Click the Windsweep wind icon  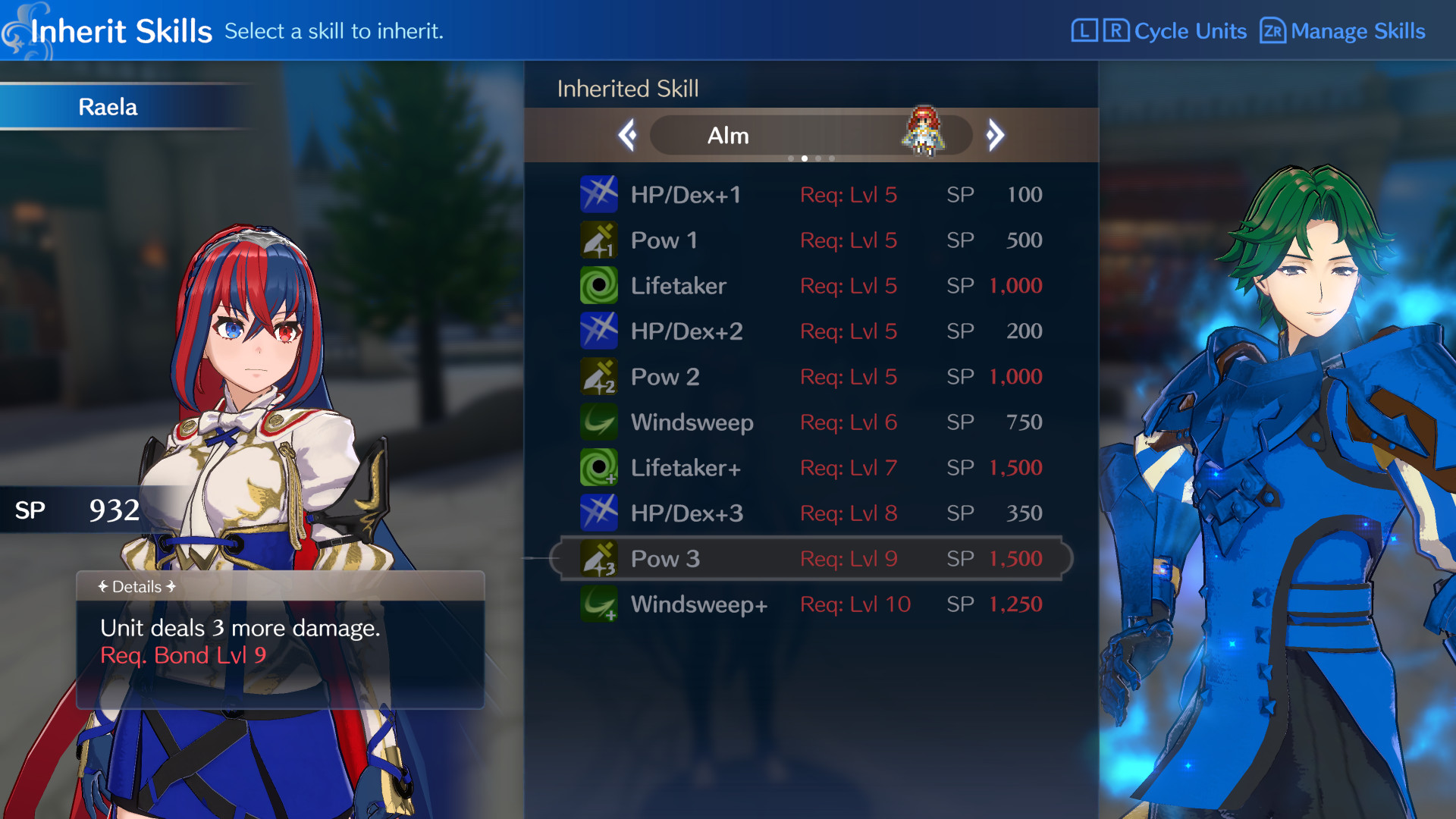click(599, 422)
